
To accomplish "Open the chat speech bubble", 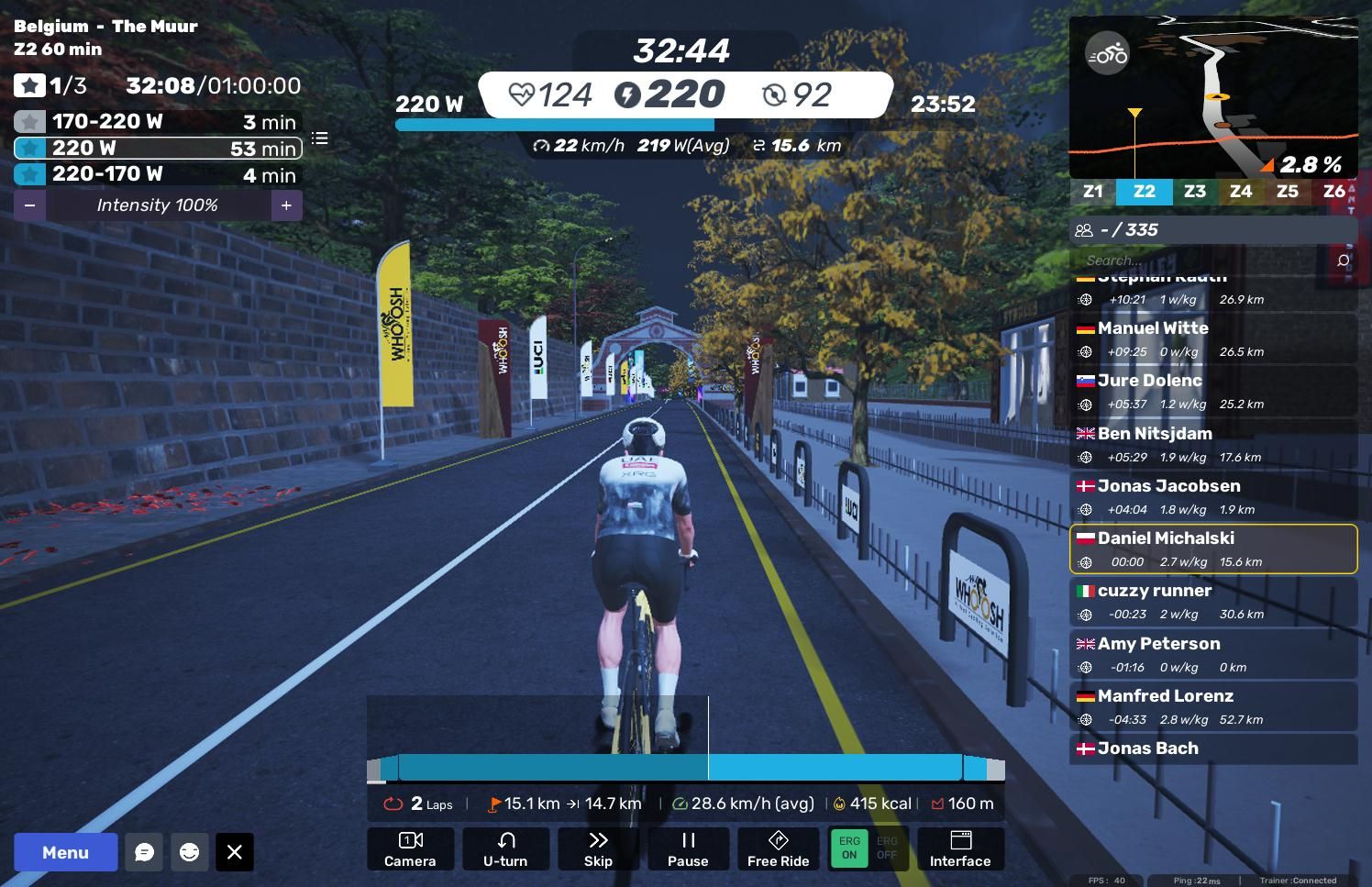I will 144,852.
